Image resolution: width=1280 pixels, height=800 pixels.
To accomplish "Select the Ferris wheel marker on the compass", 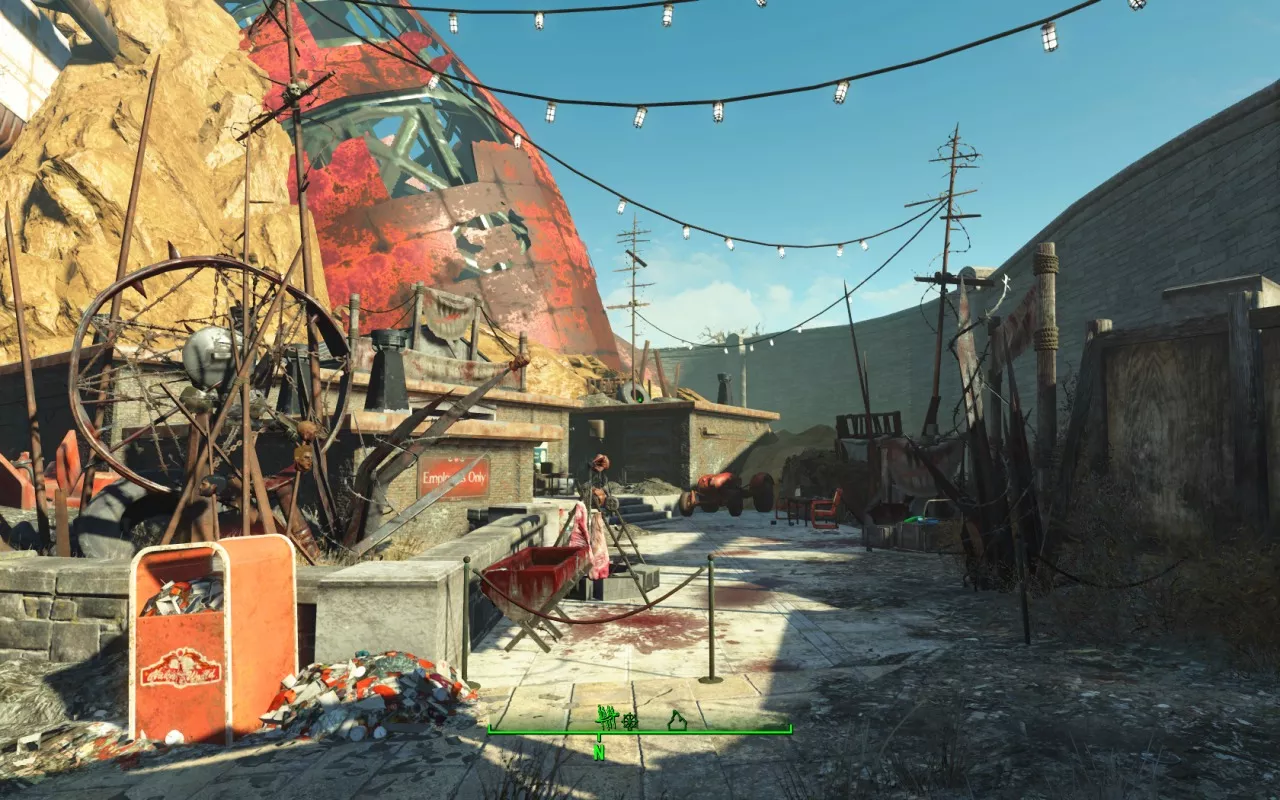I will 631,718.
